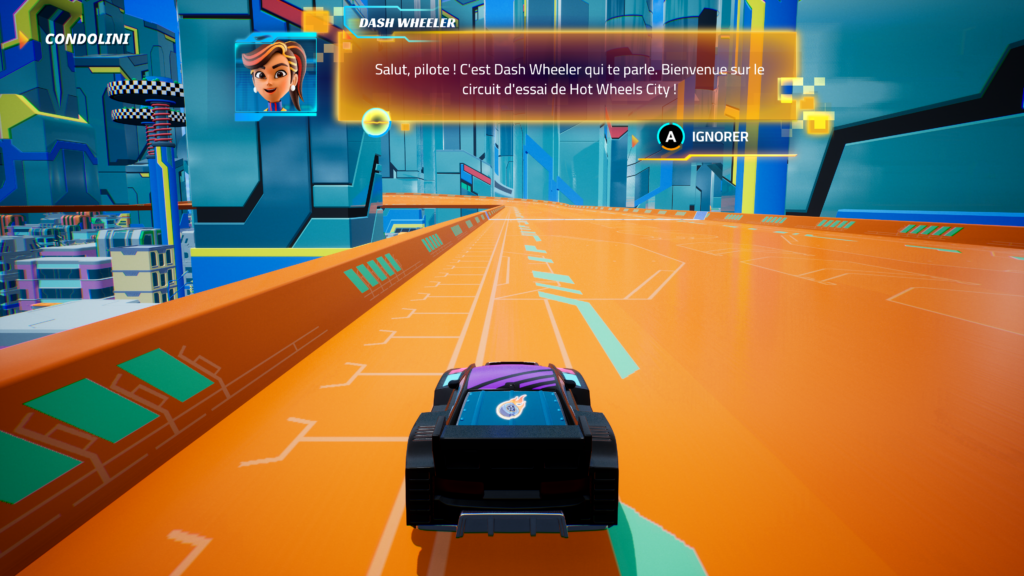The height and width of the screenshot is (576, 1024).
Task: Click Dash Wheeler's portrait thumbnail
Action: (275, 77)
